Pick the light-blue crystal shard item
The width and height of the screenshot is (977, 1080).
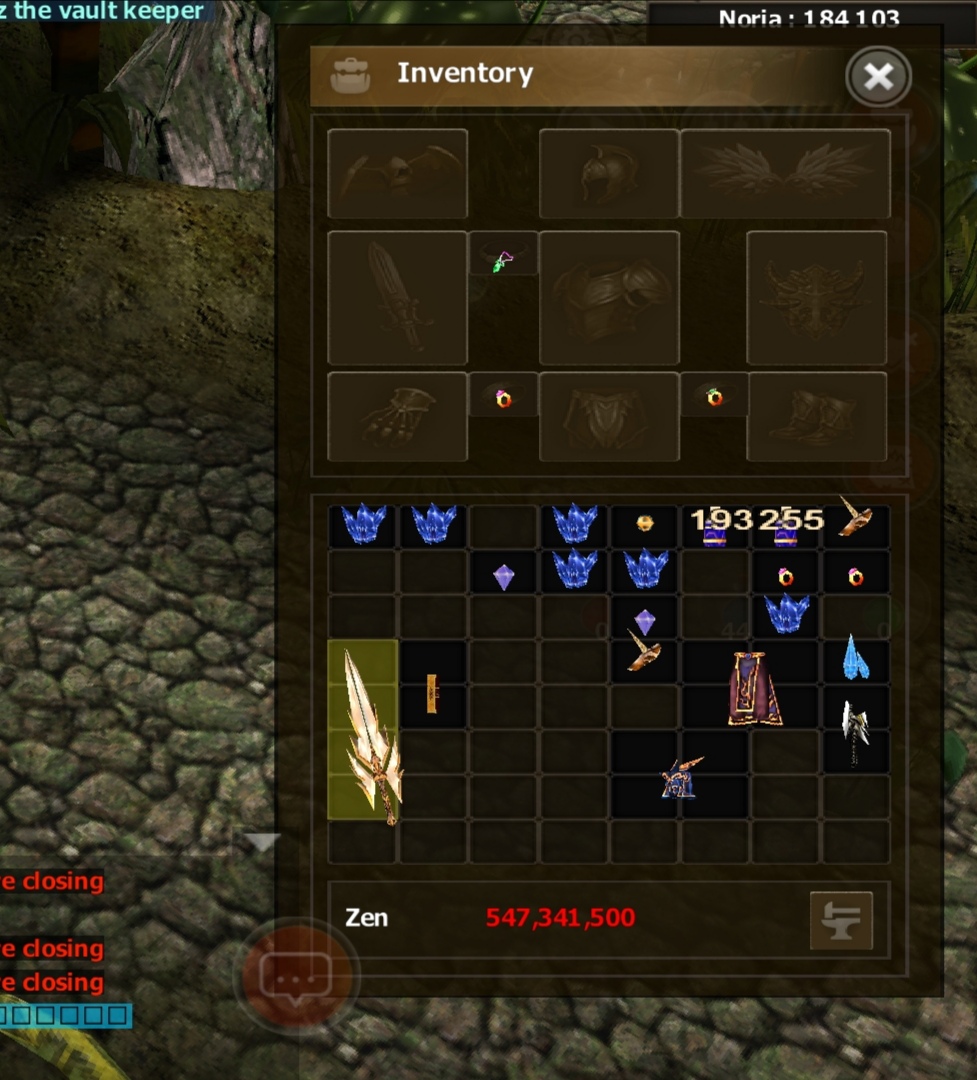point(856,658)
